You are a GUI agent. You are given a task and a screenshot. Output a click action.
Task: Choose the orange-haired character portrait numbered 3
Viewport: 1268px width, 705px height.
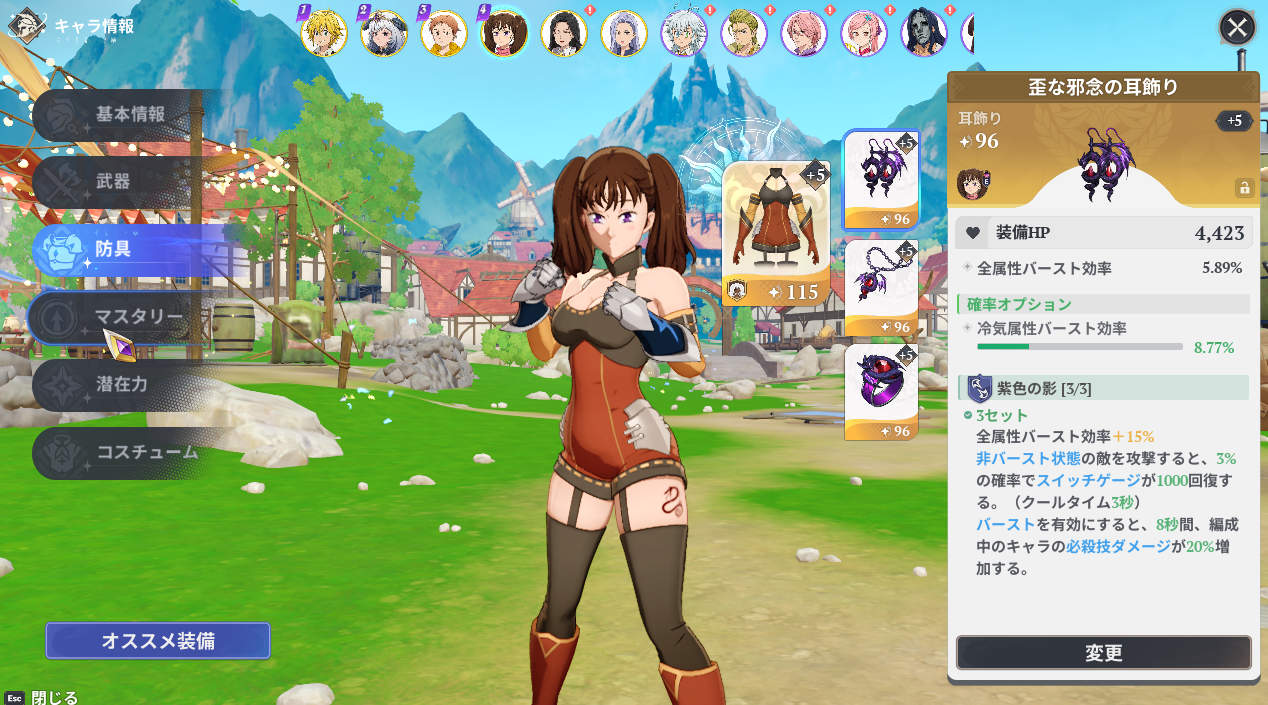[444, 33]
